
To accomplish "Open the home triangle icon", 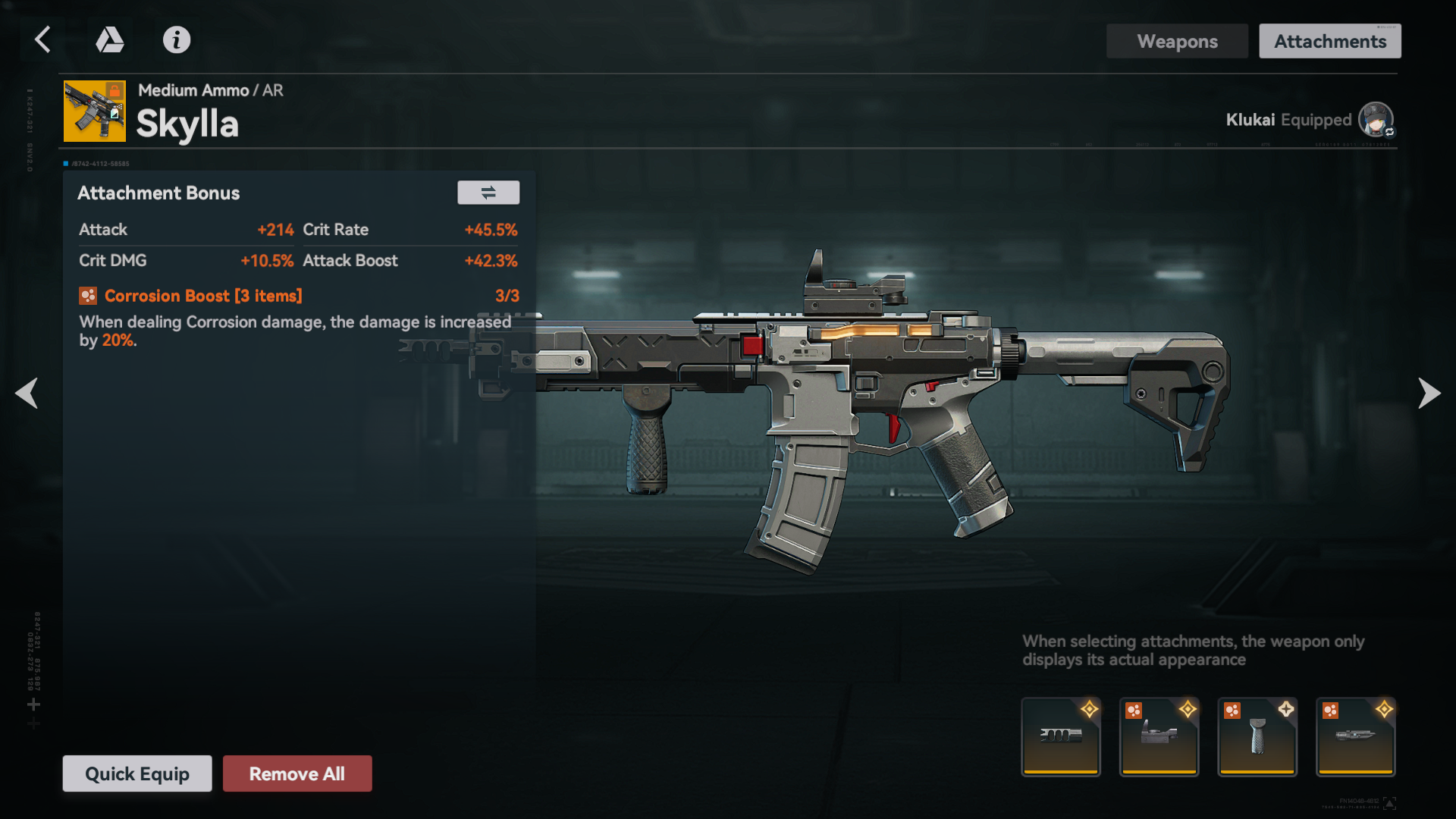I will 110,39.
